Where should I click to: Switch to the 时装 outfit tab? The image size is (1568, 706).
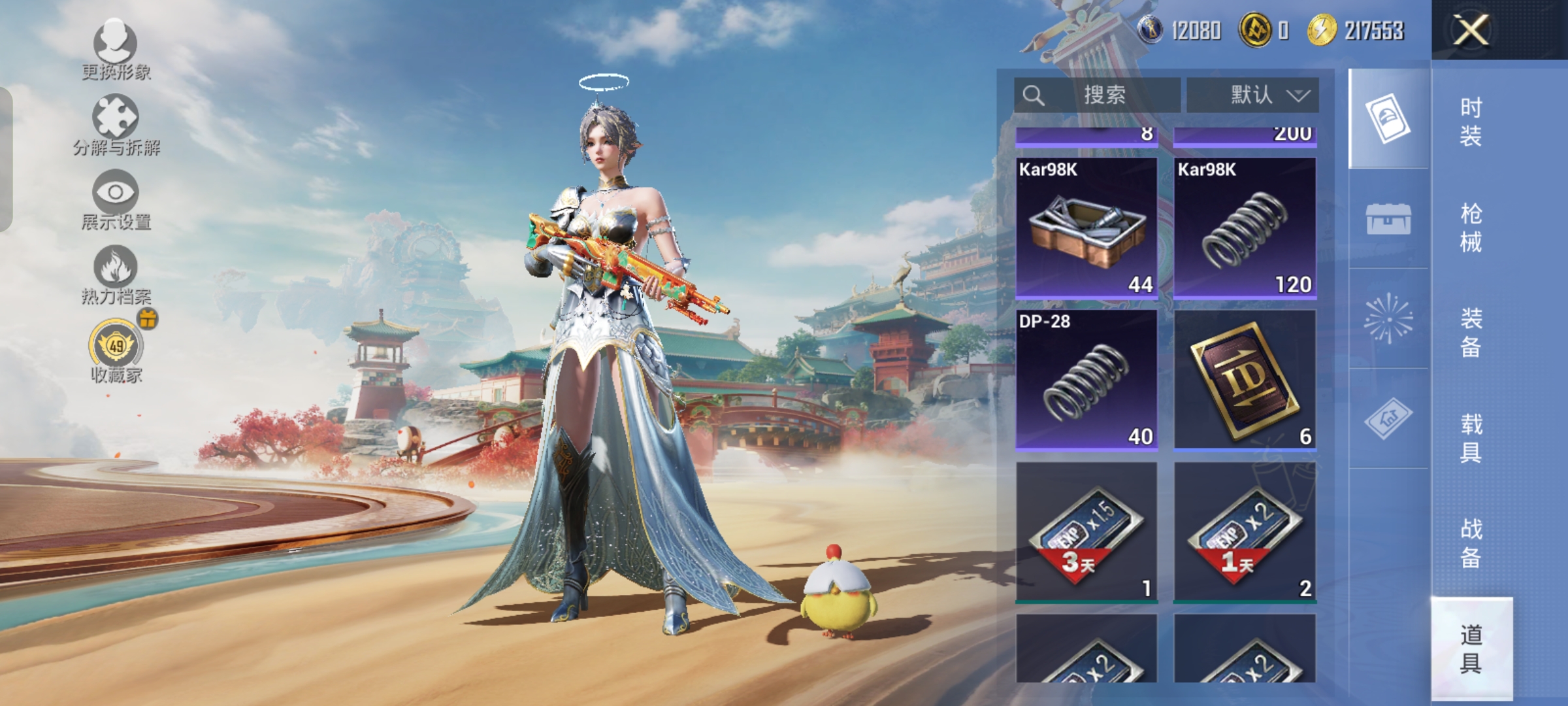coord(1471,122)
